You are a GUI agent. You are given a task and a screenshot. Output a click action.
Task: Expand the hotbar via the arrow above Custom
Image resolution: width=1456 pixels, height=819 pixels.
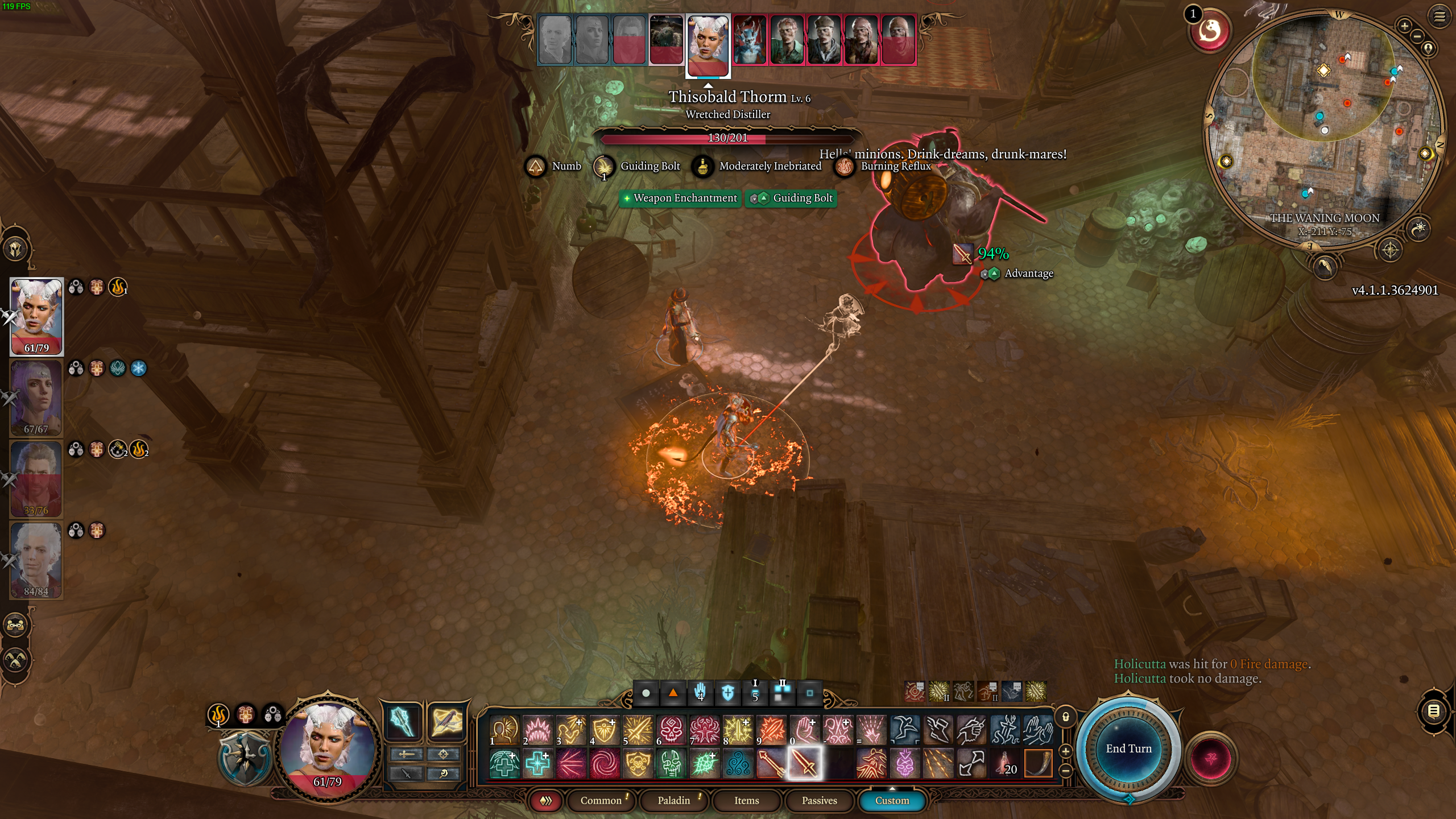point(893,790)
